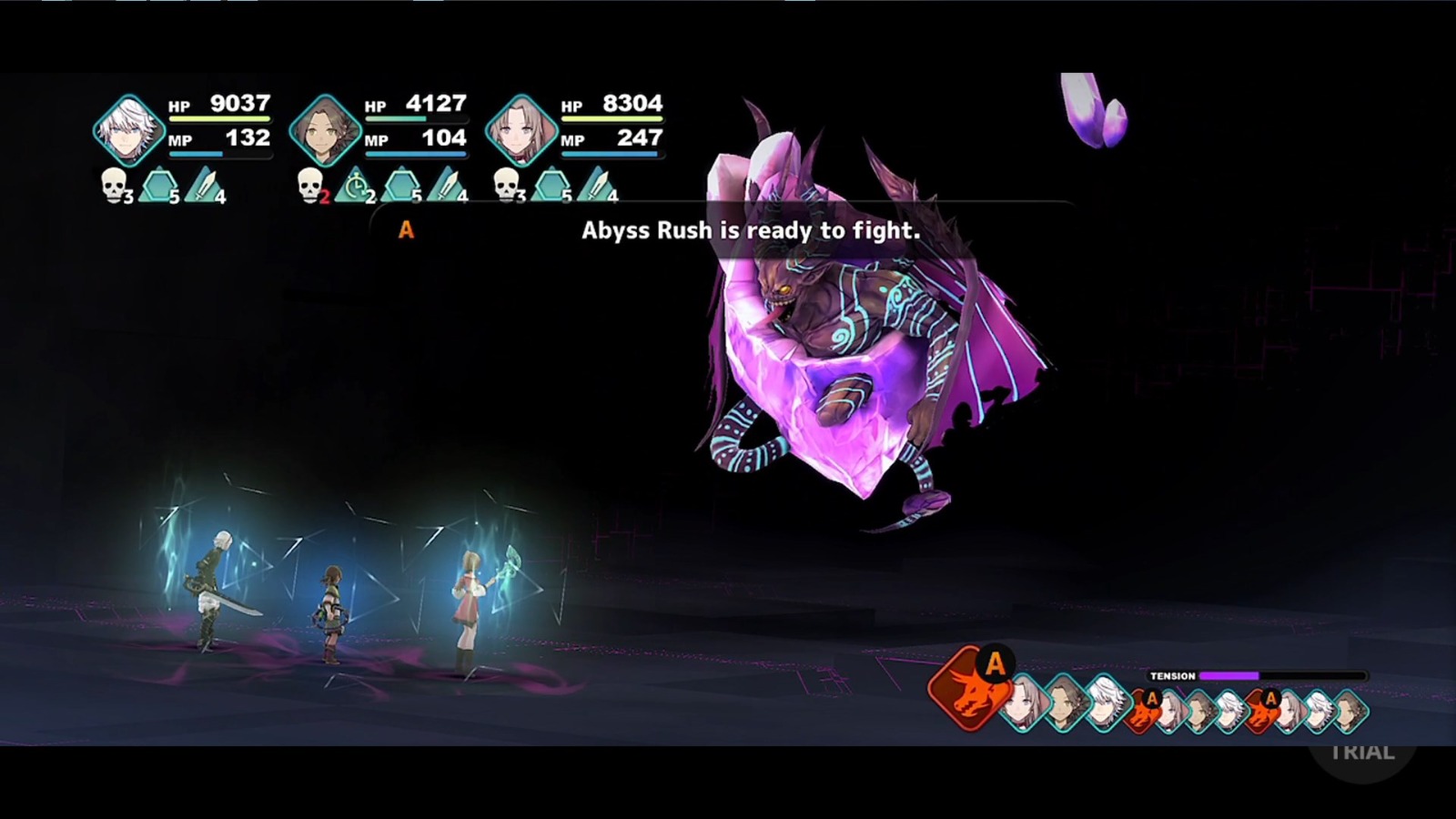This screenshot has width=1456, height=819.
Task: Click the orange A badge on the dragon portrait
Action: [994, 662]
